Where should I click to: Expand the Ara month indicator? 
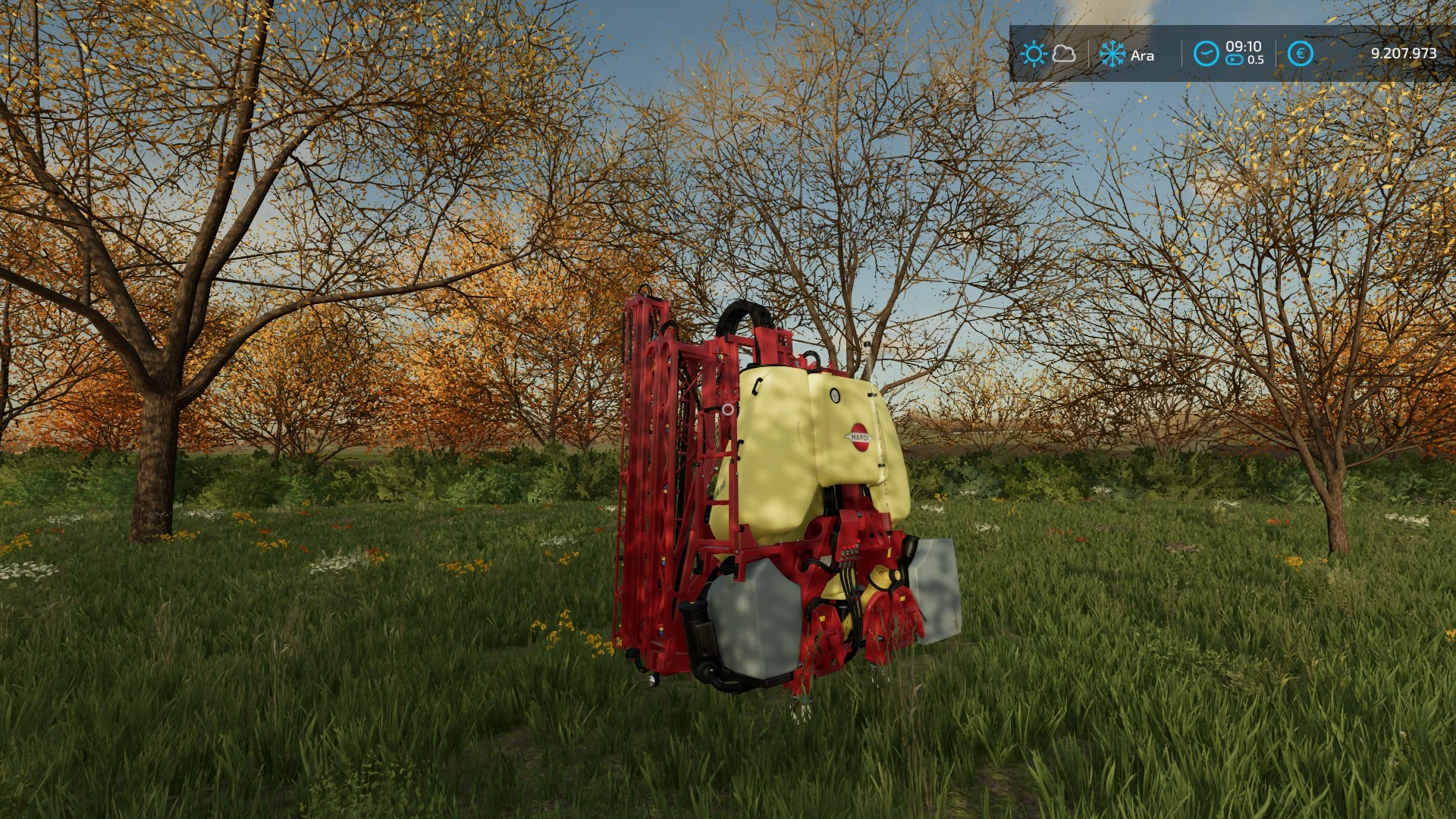[x=1143, y=55]
